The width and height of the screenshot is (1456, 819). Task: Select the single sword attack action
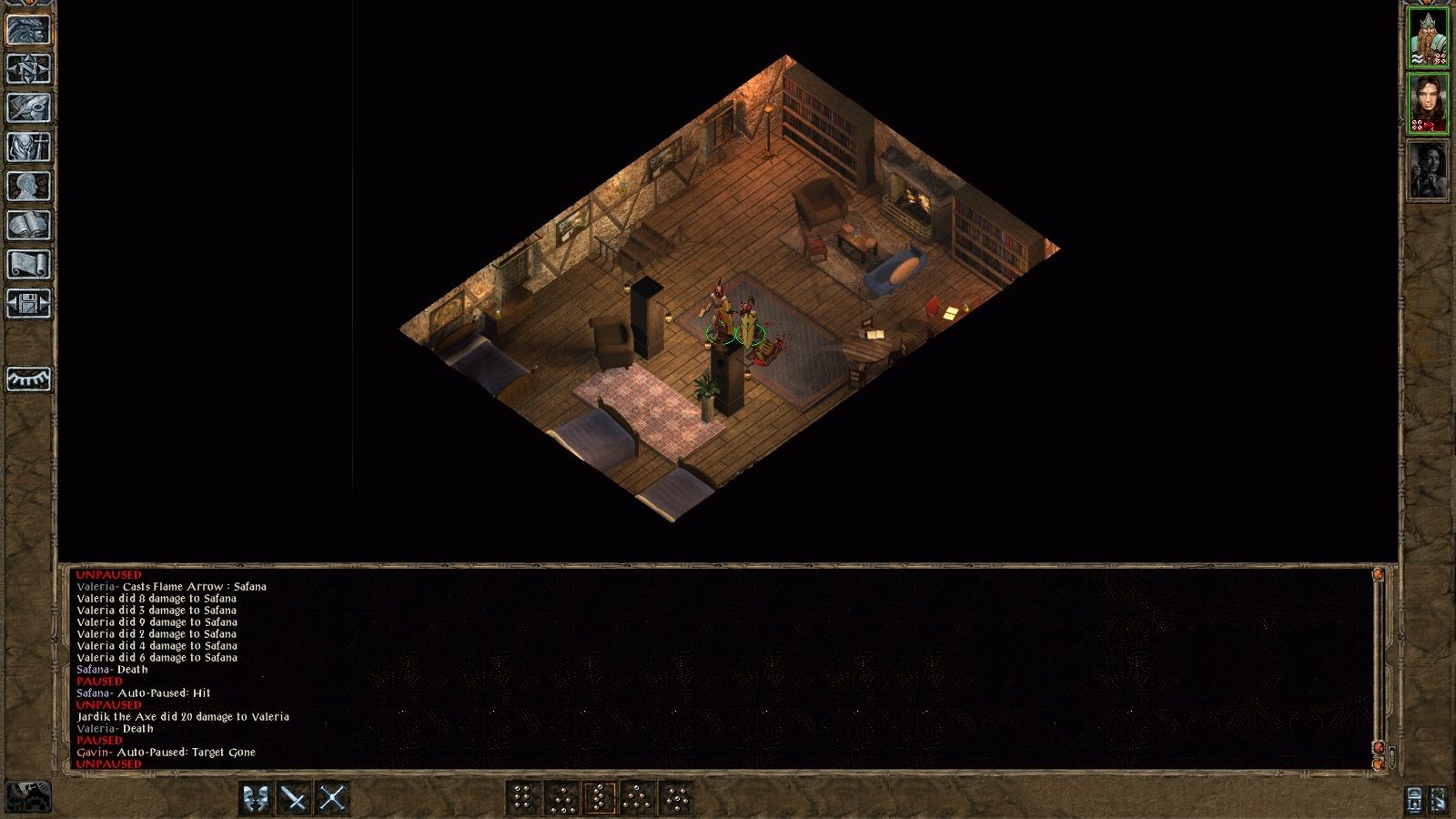[292, 797]
